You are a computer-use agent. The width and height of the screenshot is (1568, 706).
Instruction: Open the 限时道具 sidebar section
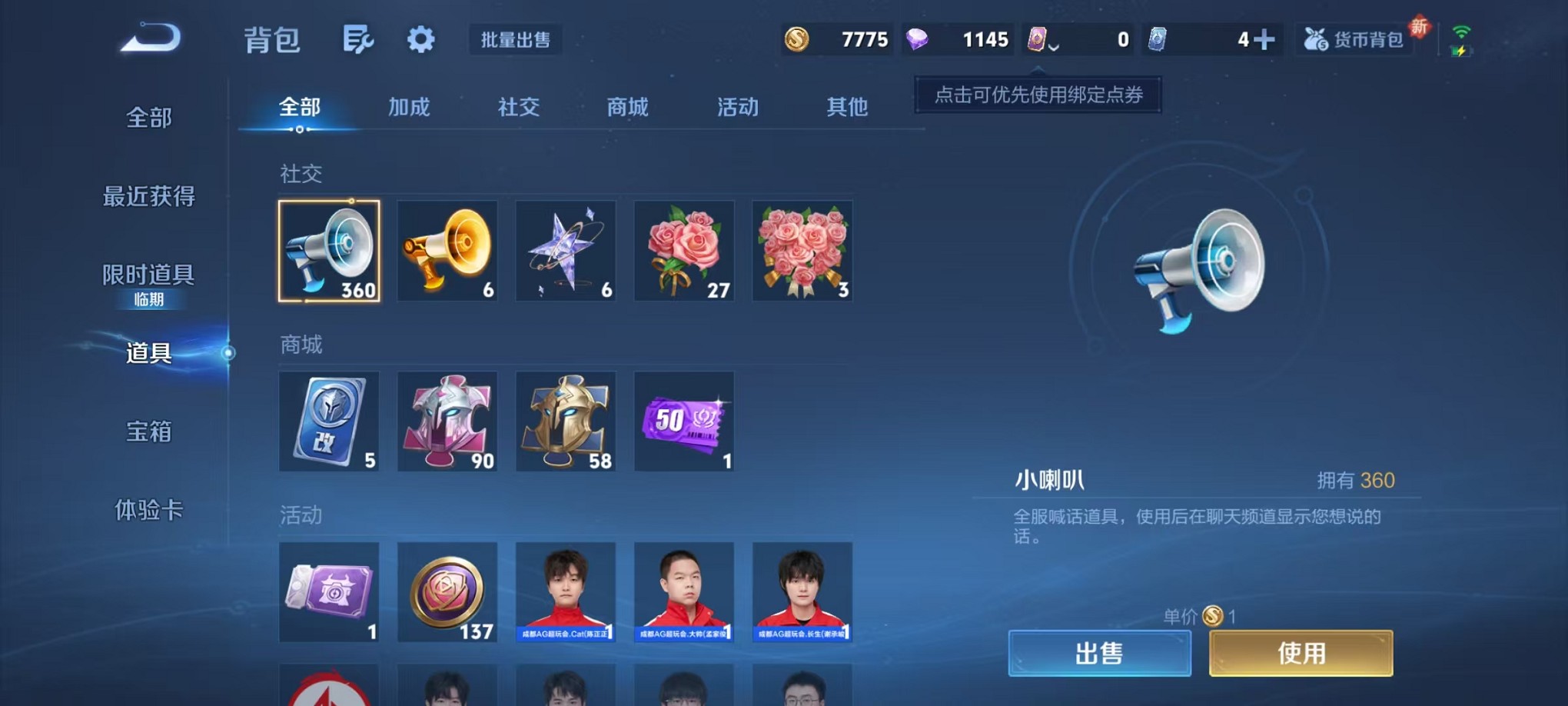pos(148,274)
